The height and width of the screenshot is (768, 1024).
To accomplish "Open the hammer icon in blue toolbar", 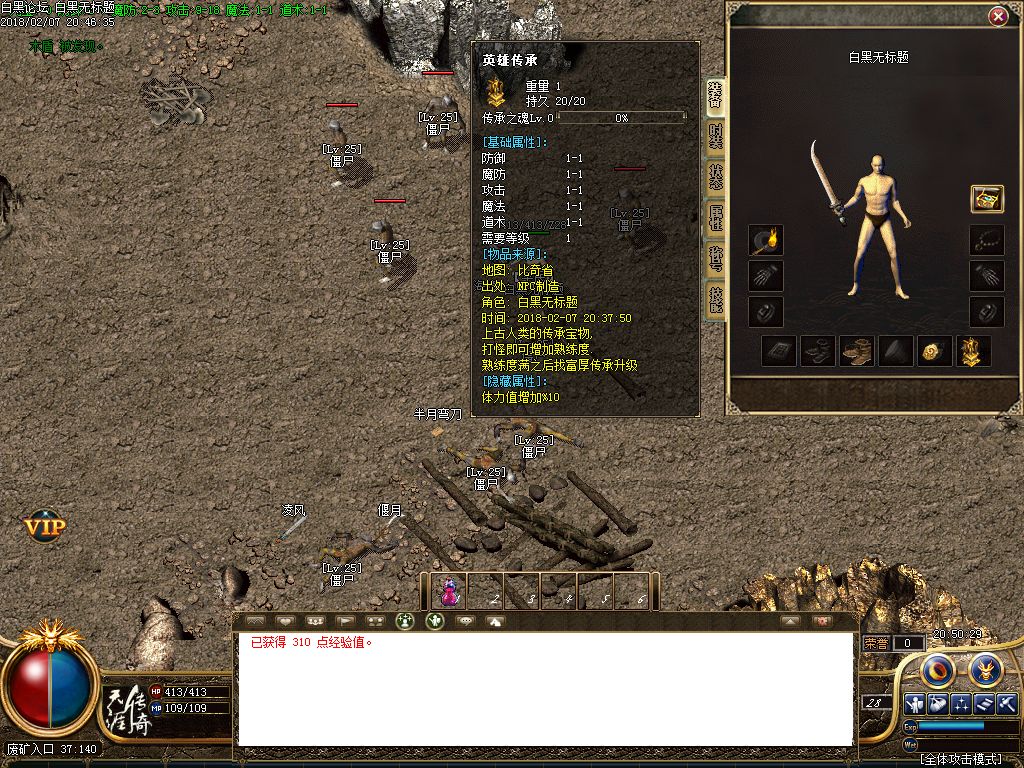I will coord(1007,703).
